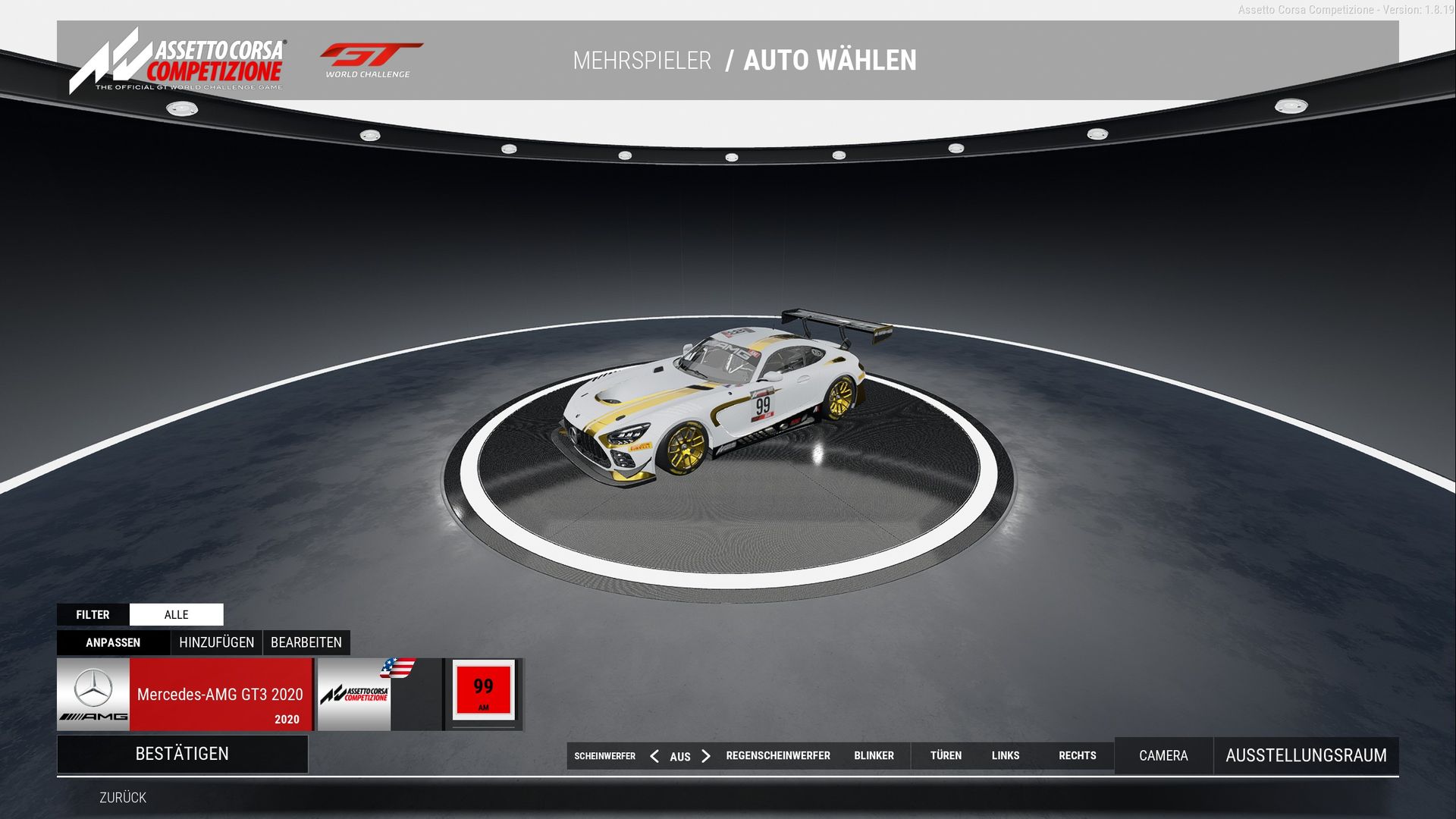Go back using Zurück
This screenshot has width=1456, height=819.
click(x=123, y=798)
